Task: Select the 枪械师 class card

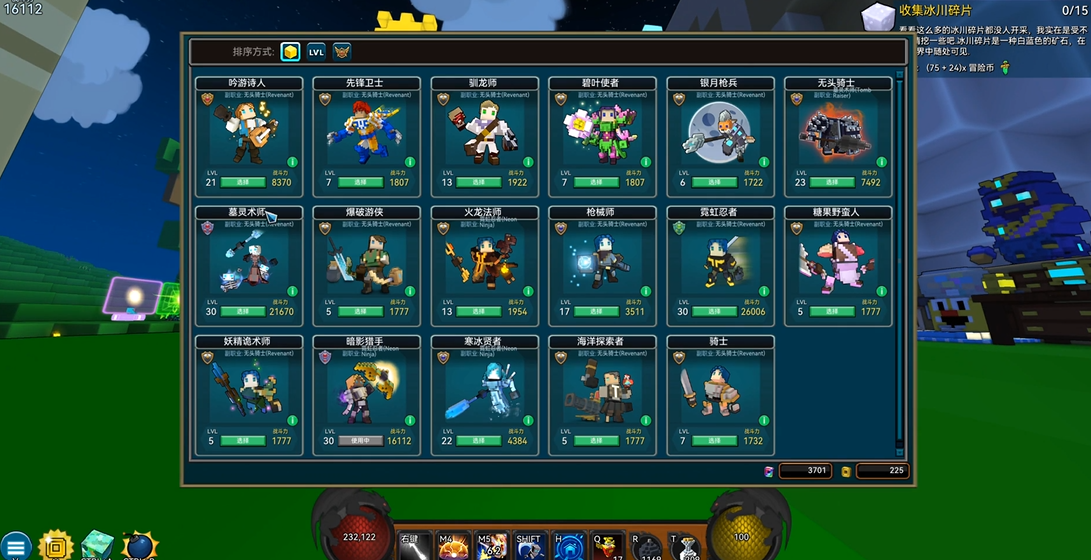Action: (601, 260)
